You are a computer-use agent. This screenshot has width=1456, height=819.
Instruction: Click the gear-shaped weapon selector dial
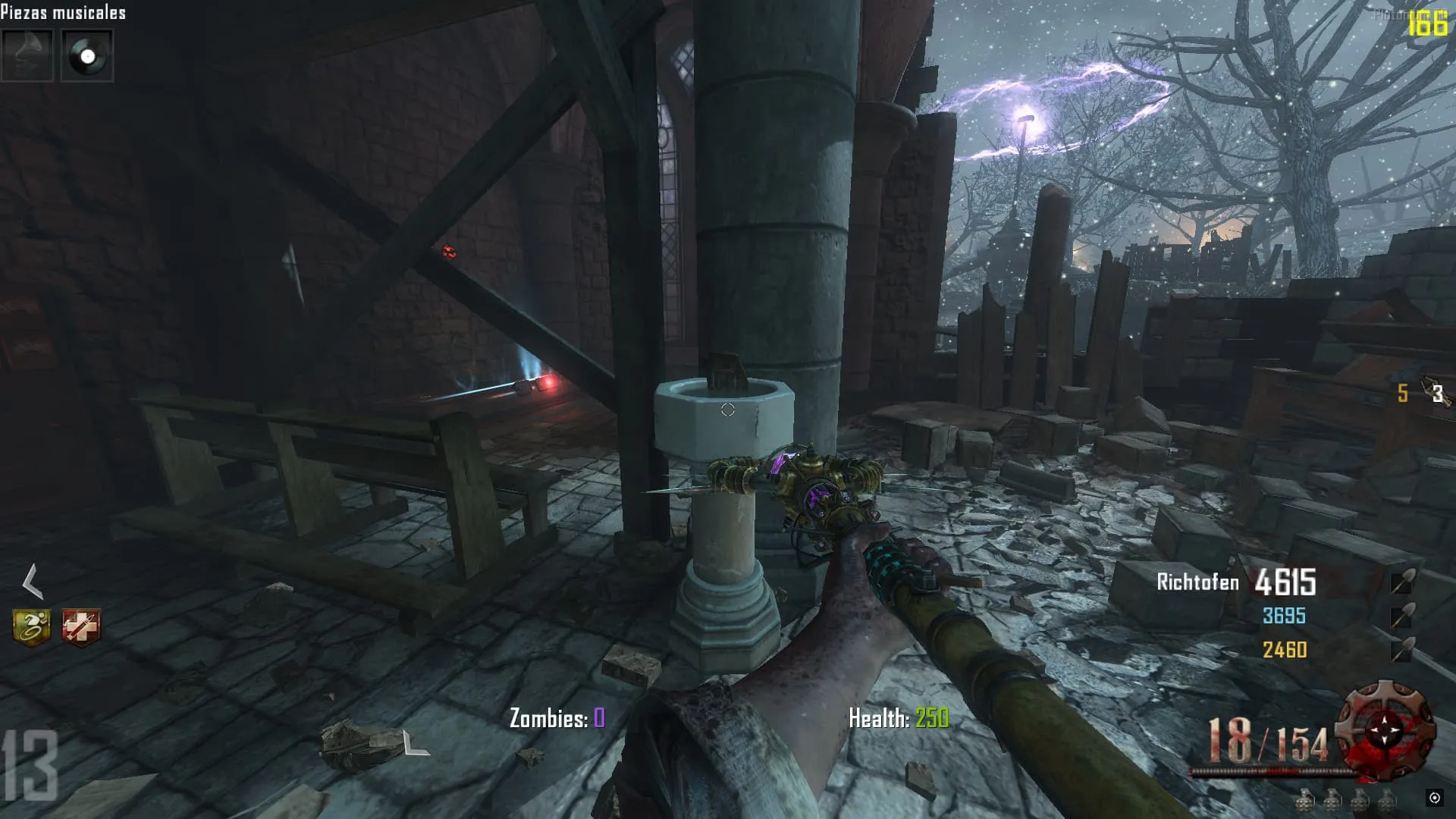pyautogui.click(x=1385, y=730)
